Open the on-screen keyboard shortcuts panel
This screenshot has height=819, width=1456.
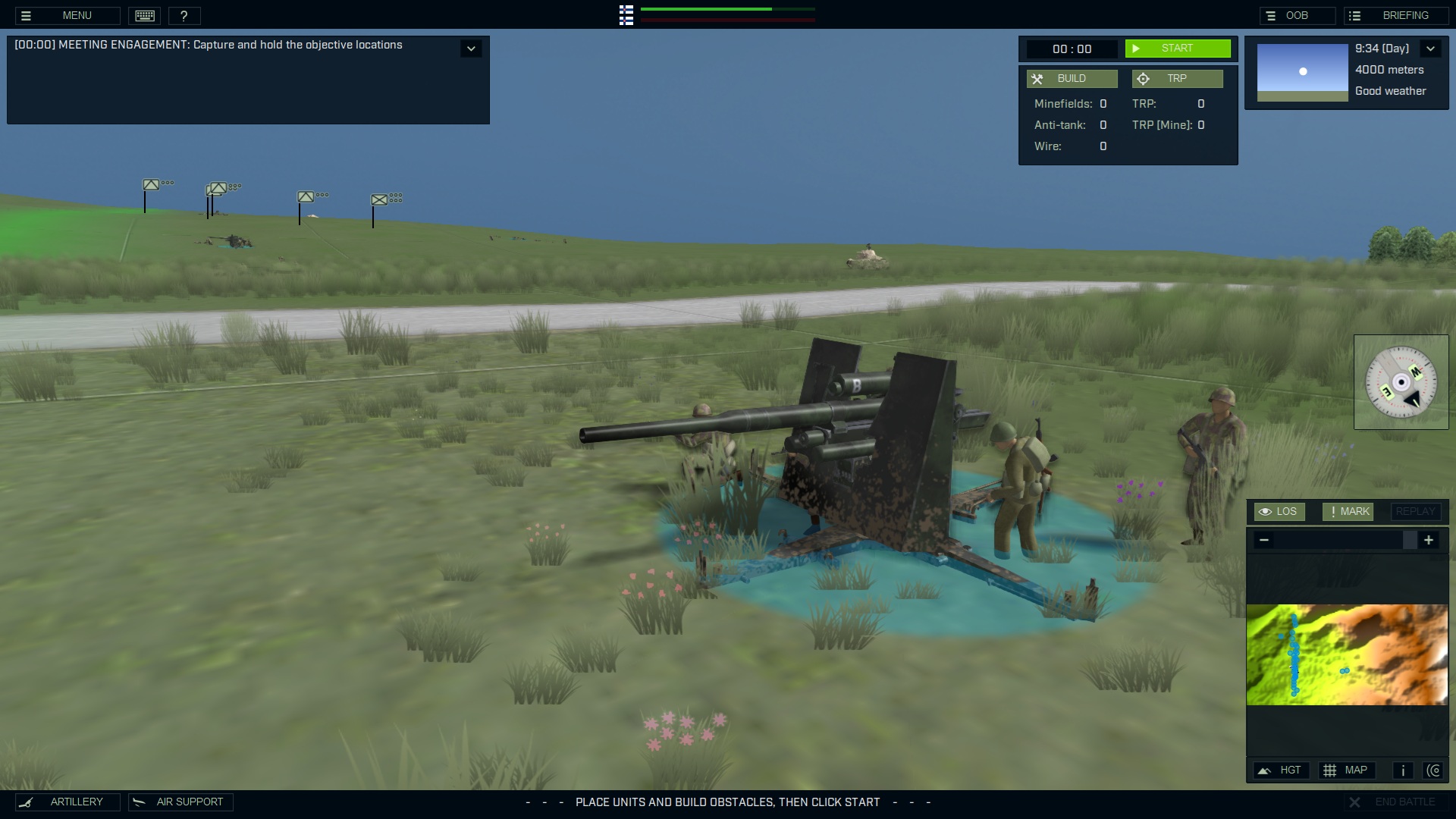click(144, 15)
